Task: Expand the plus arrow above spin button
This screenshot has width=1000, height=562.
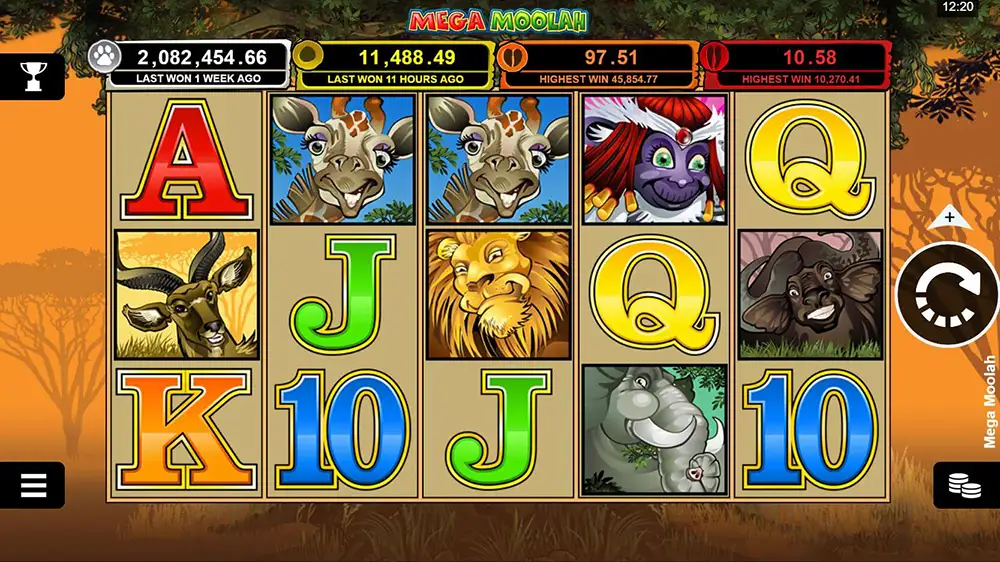Action: click(949, 216)
